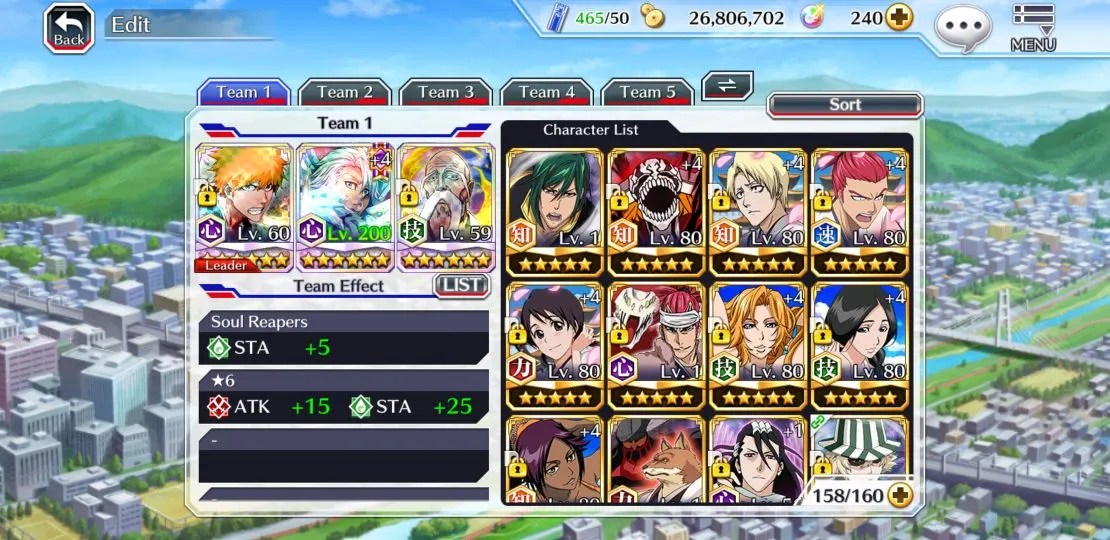Switch to the Team 3 tab

pos(445,93)
